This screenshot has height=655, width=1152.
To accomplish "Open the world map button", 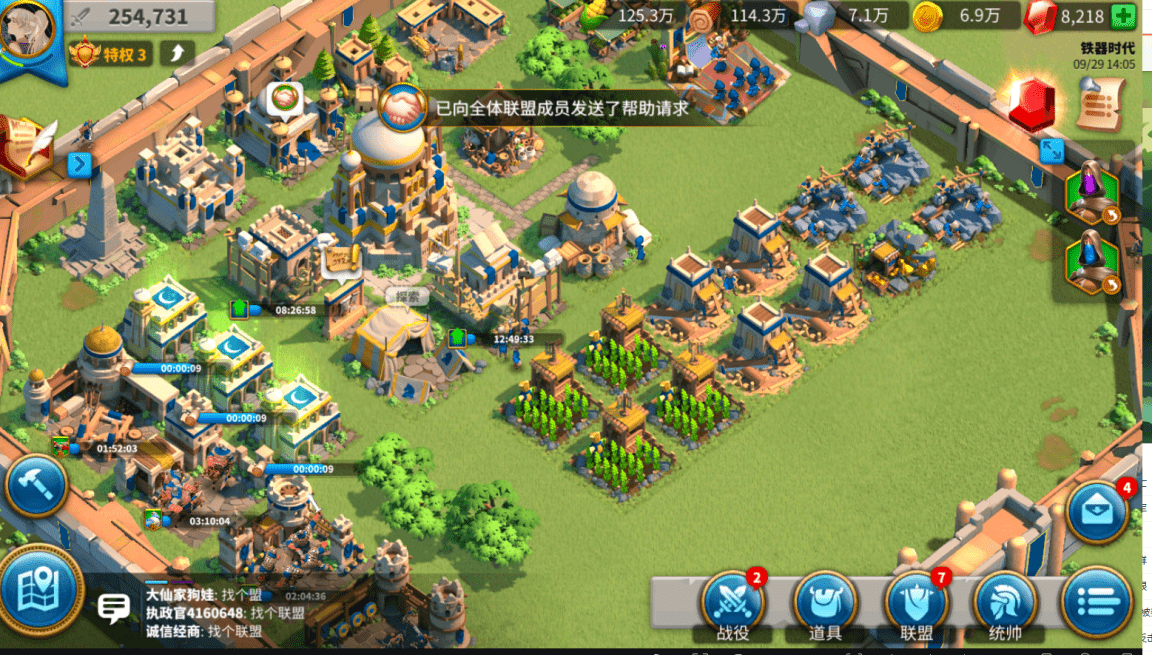I will tap(40, 592).
